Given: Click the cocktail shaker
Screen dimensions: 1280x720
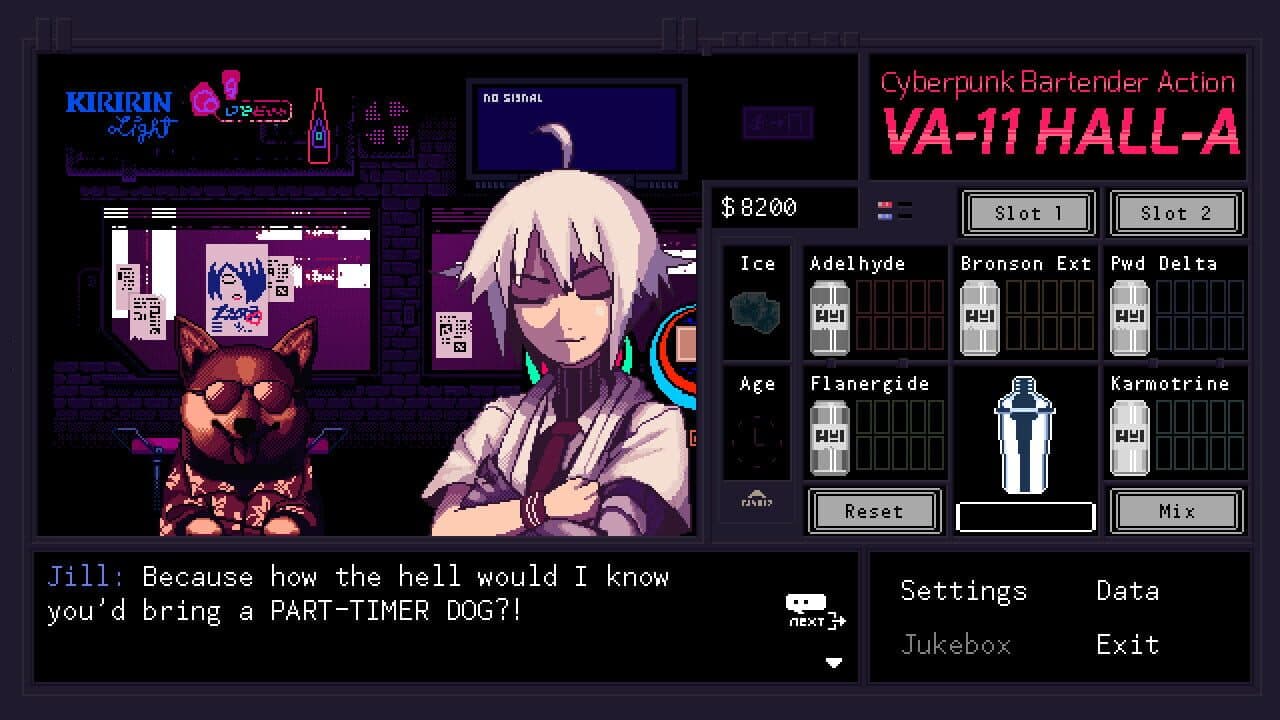Looking at the screenshot, I should [x=1023, y=440].
